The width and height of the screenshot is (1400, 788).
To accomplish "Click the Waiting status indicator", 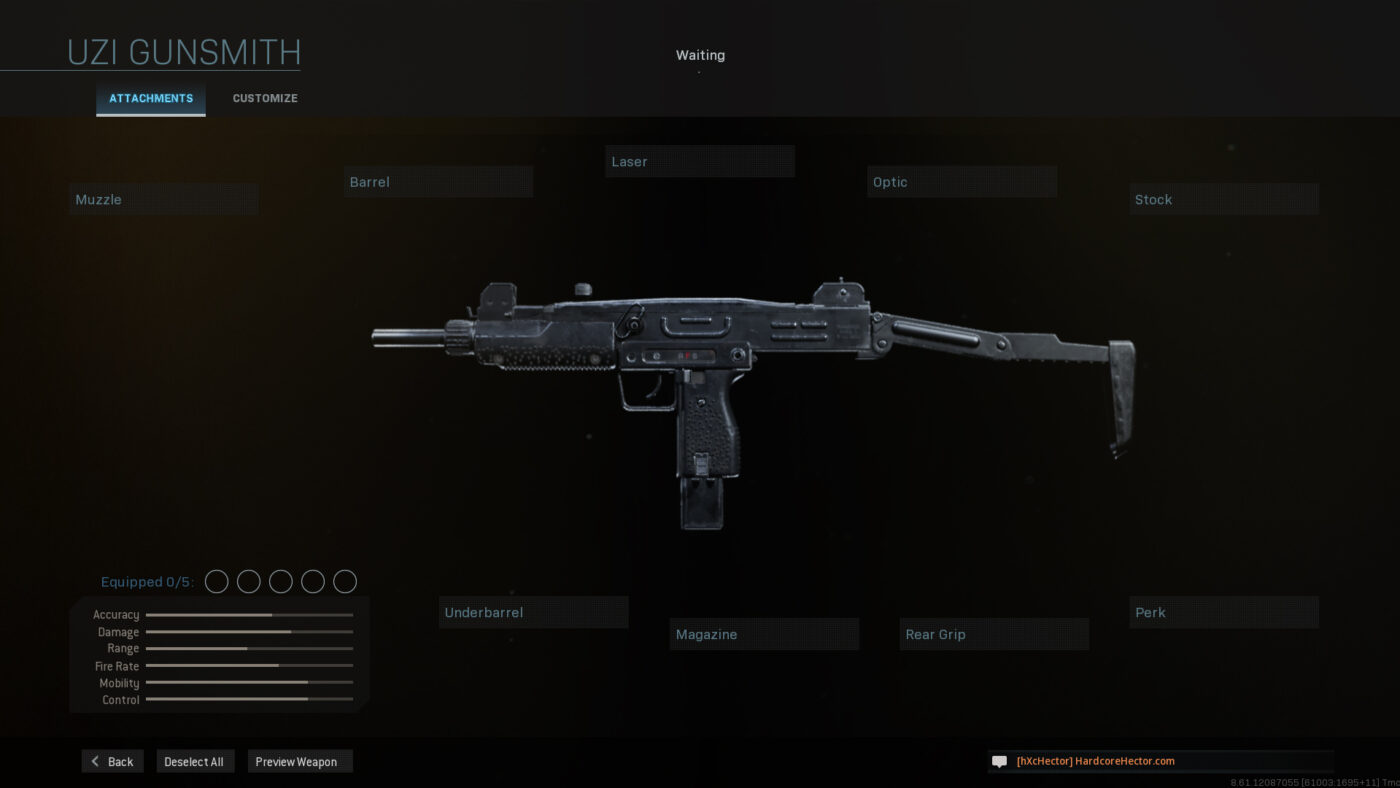I will pyautogui.click(x=700, y=55).
